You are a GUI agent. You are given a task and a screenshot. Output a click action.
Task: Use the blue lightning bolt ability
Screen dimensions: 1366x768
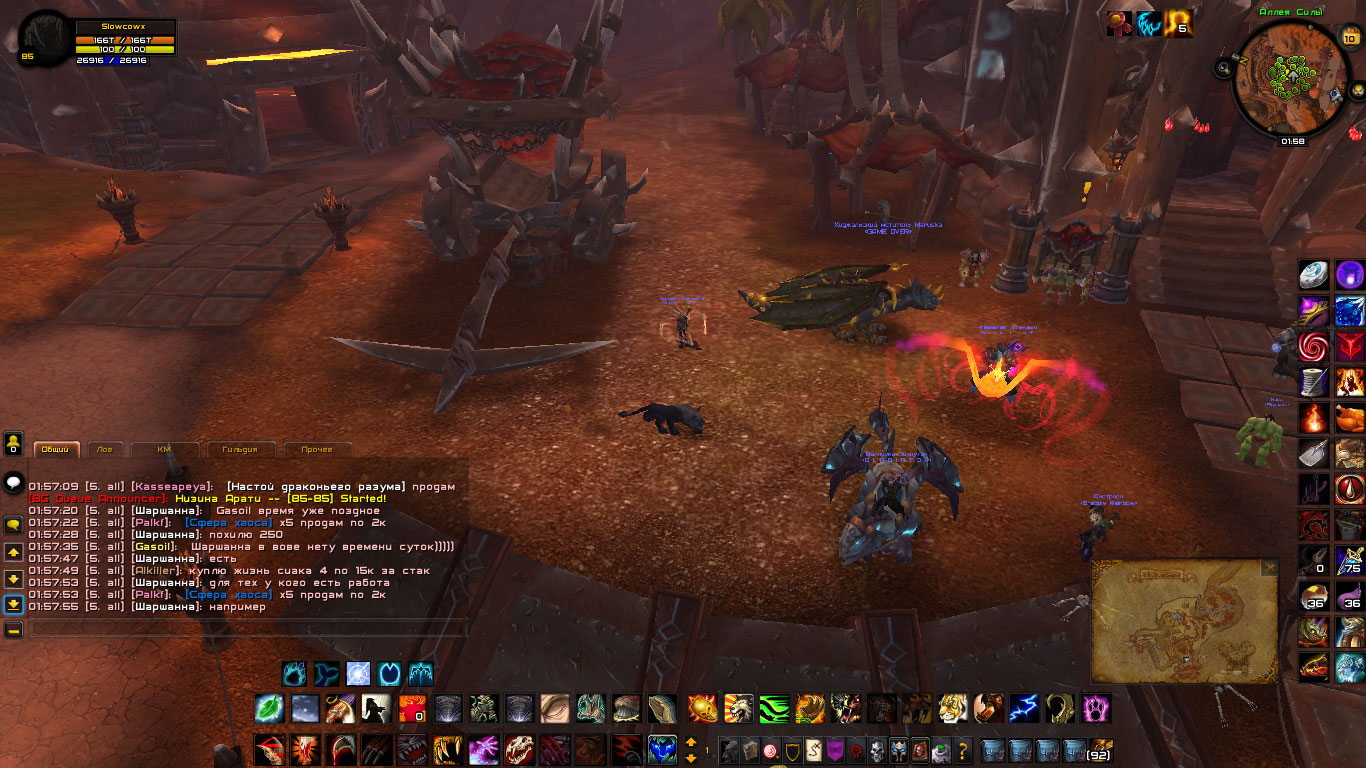point(1023,708)
